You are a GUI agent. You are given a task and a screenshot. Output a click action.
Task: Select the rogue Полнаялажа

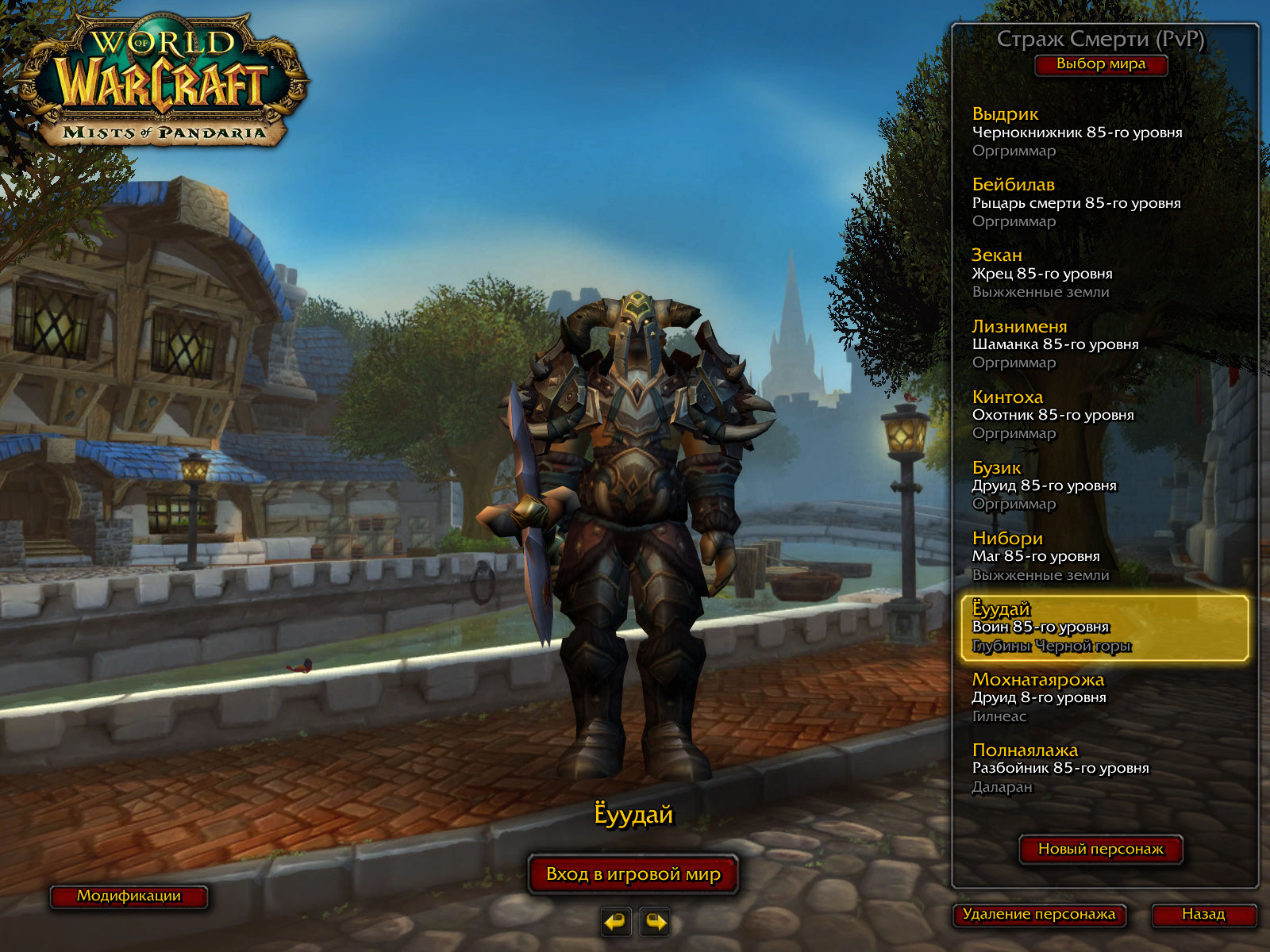(1060, 767)
